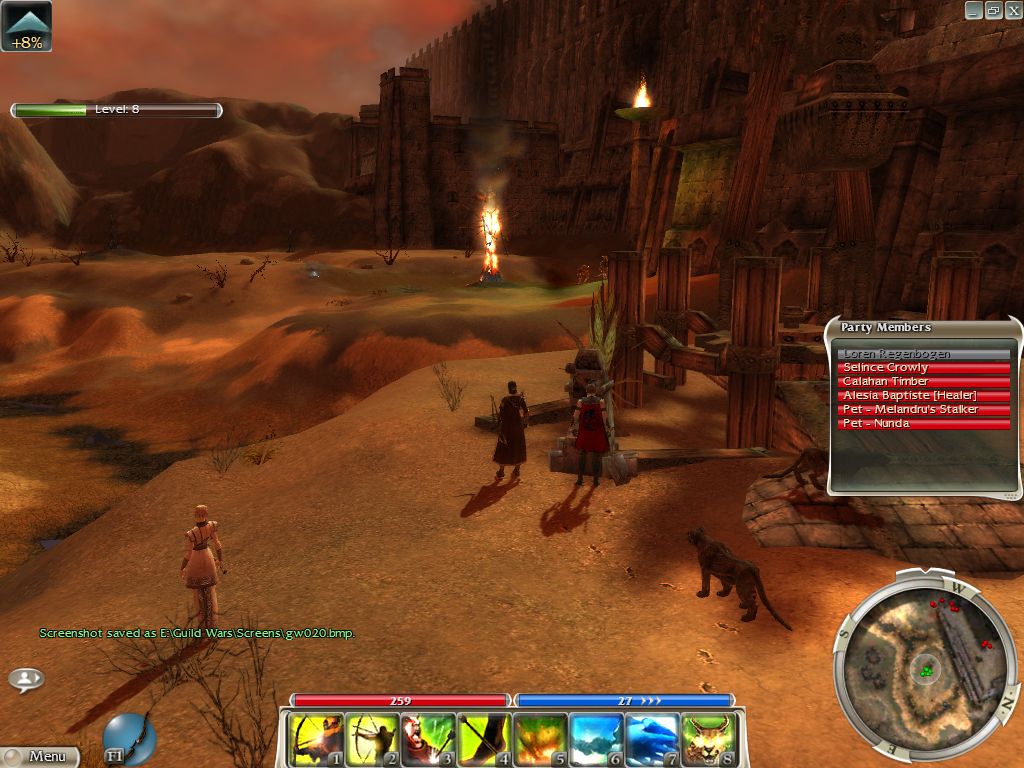This screenshot has height=768, width=1024.
Task: Activate skill 6 blue sky ability
Action: point(596,740)
